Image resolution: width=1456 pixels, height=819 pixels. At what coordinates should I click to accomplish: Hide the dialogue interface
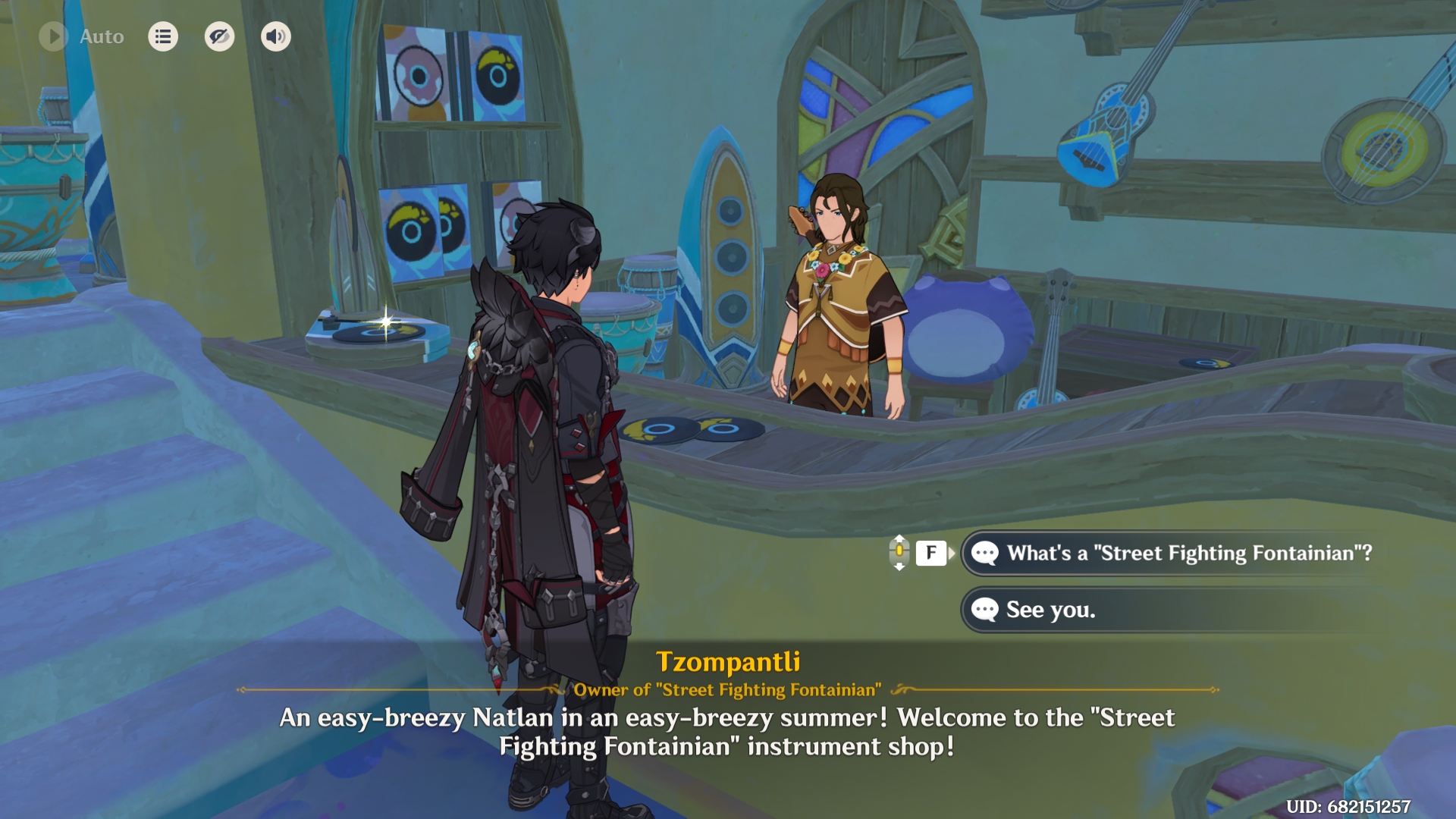(219, 36)
